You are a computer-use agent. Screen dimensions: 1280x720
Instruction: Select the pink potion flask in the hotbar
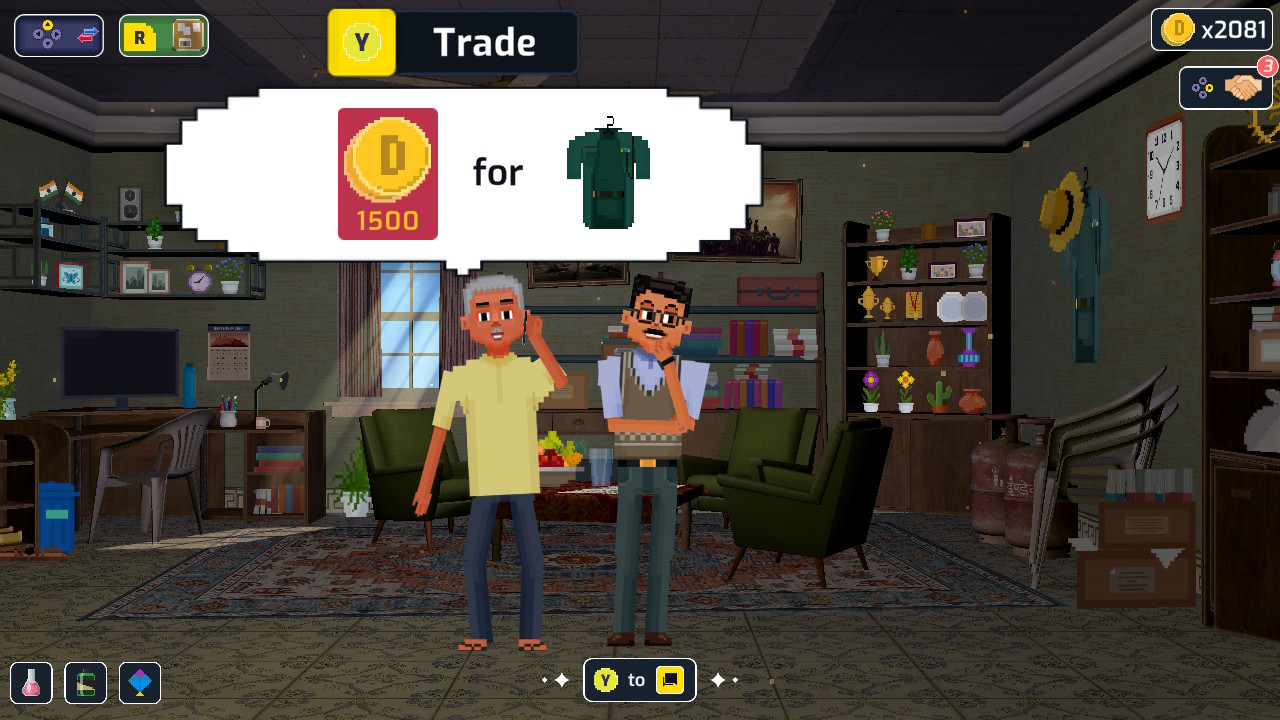click(30, 681)
